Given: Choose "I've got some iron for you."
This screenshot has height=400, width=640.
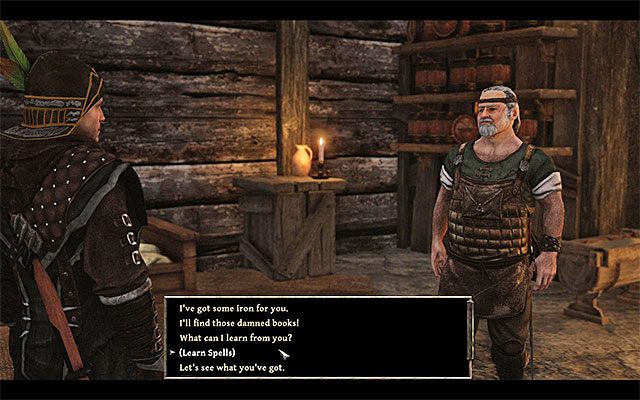Looking at the screenshot, I should (x=231, y=309).
